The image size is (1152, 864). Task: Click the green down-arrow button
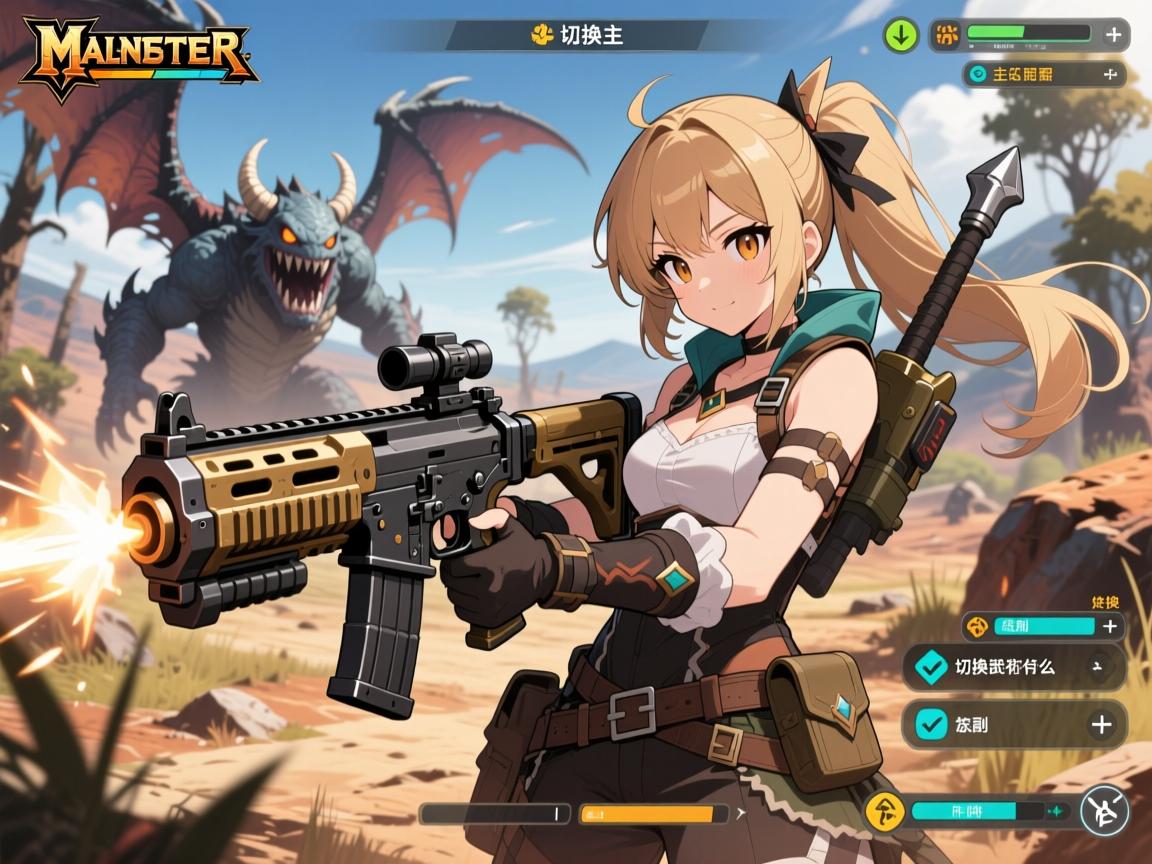[901, 36]
